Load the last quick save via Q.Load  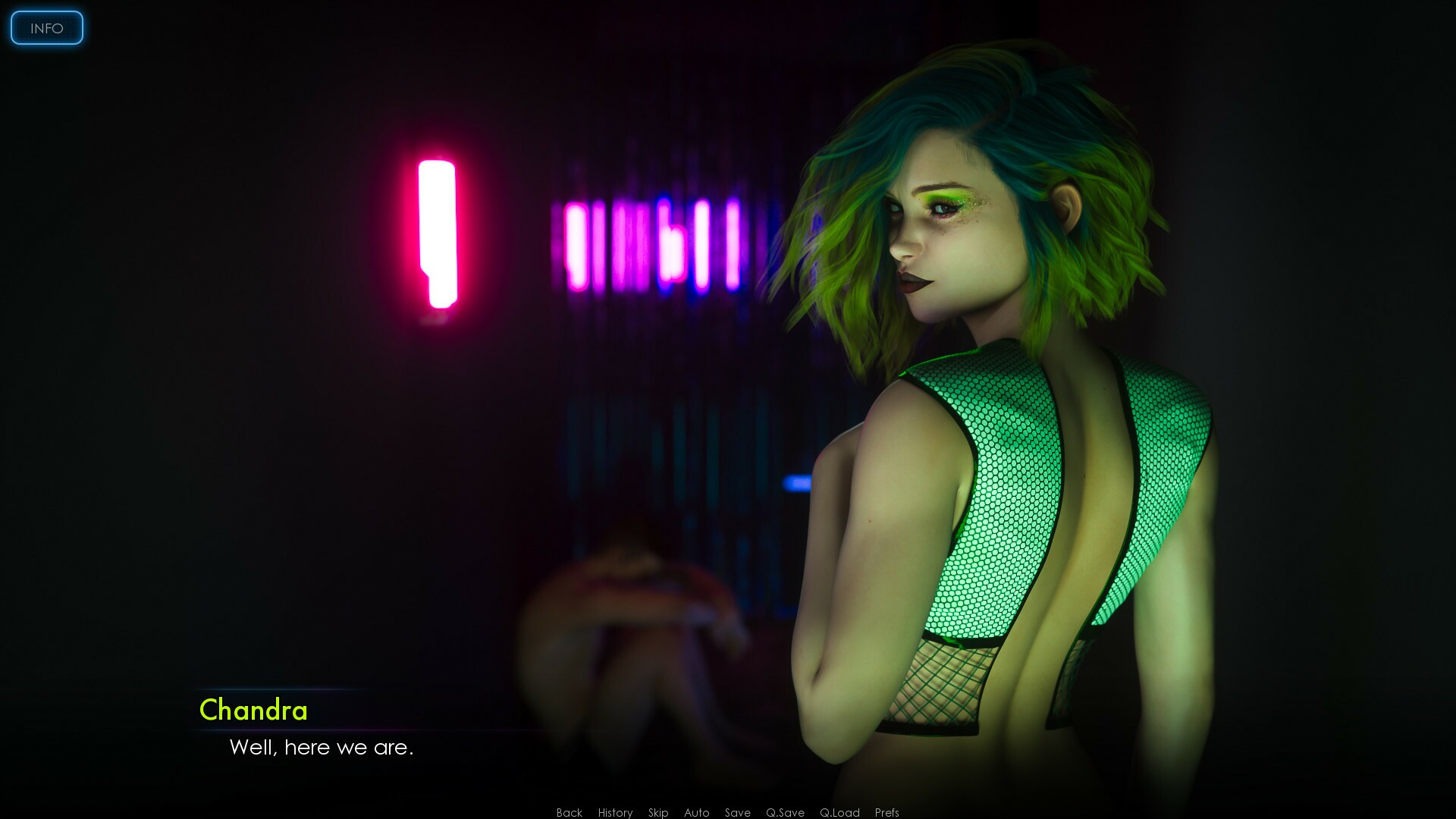click(839, 812)
